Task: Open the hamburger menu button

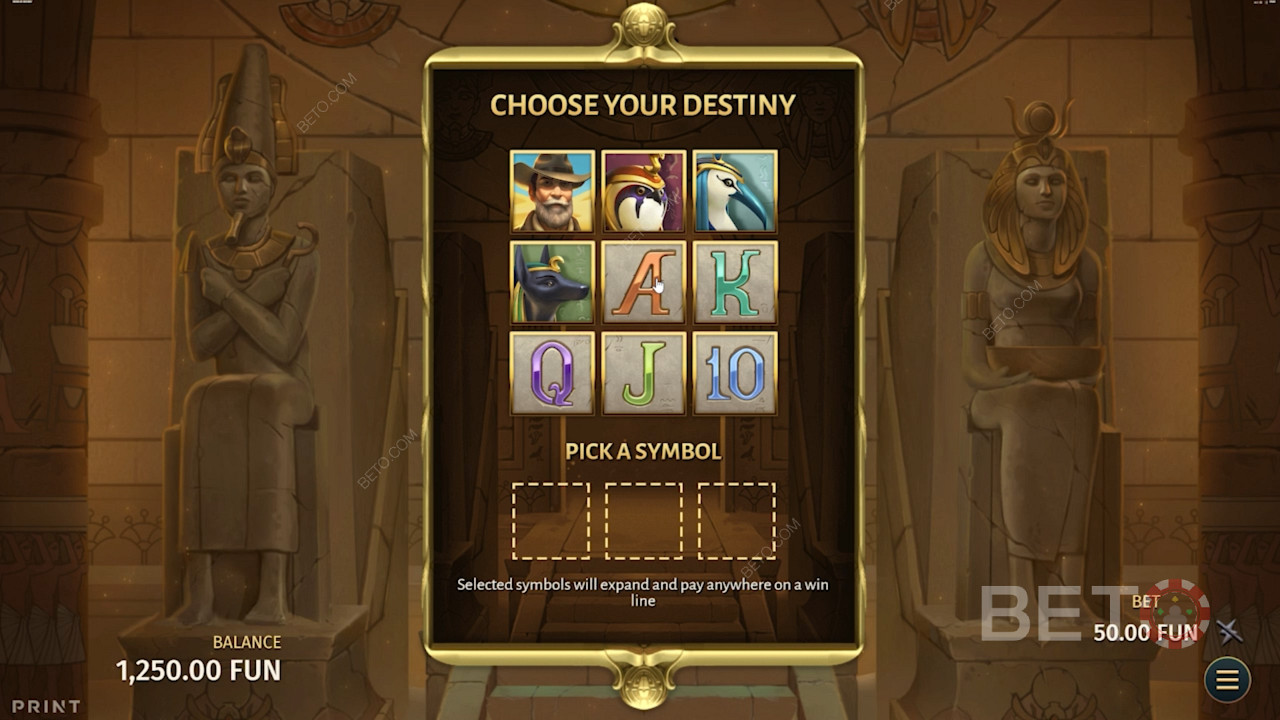Action: point(1227,680)
